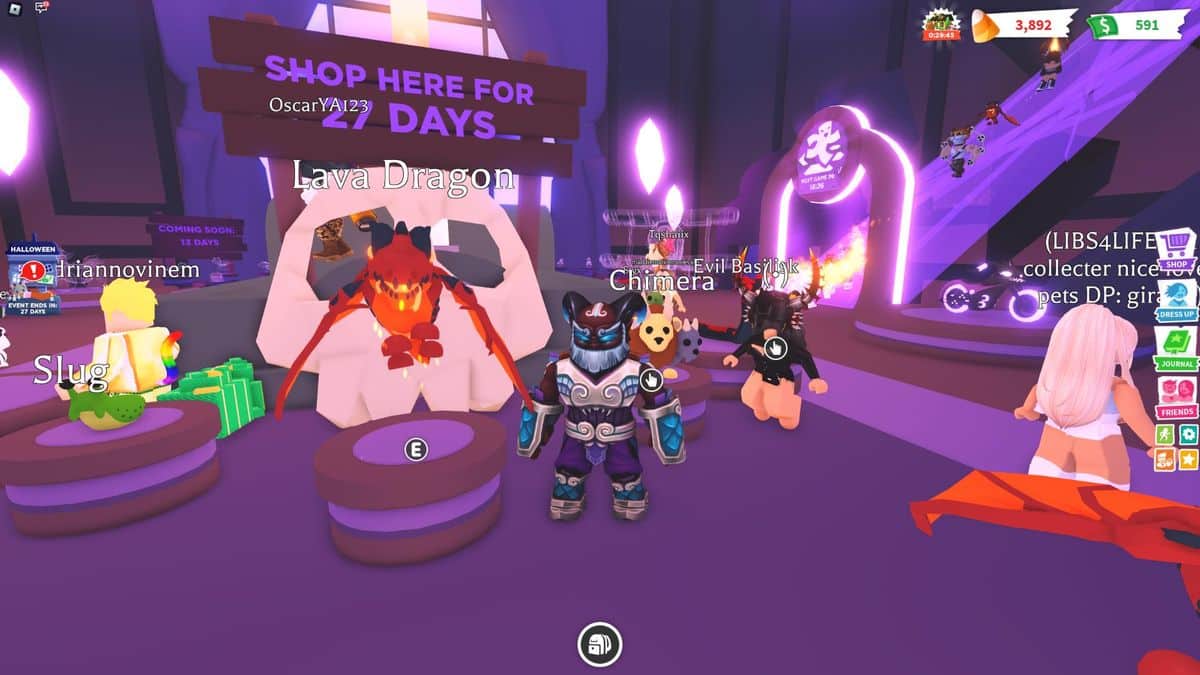Screen dimensions: 1200x675
Task: Click the orange family icon
Action: pyautogui.click(x=1165, y=459)
